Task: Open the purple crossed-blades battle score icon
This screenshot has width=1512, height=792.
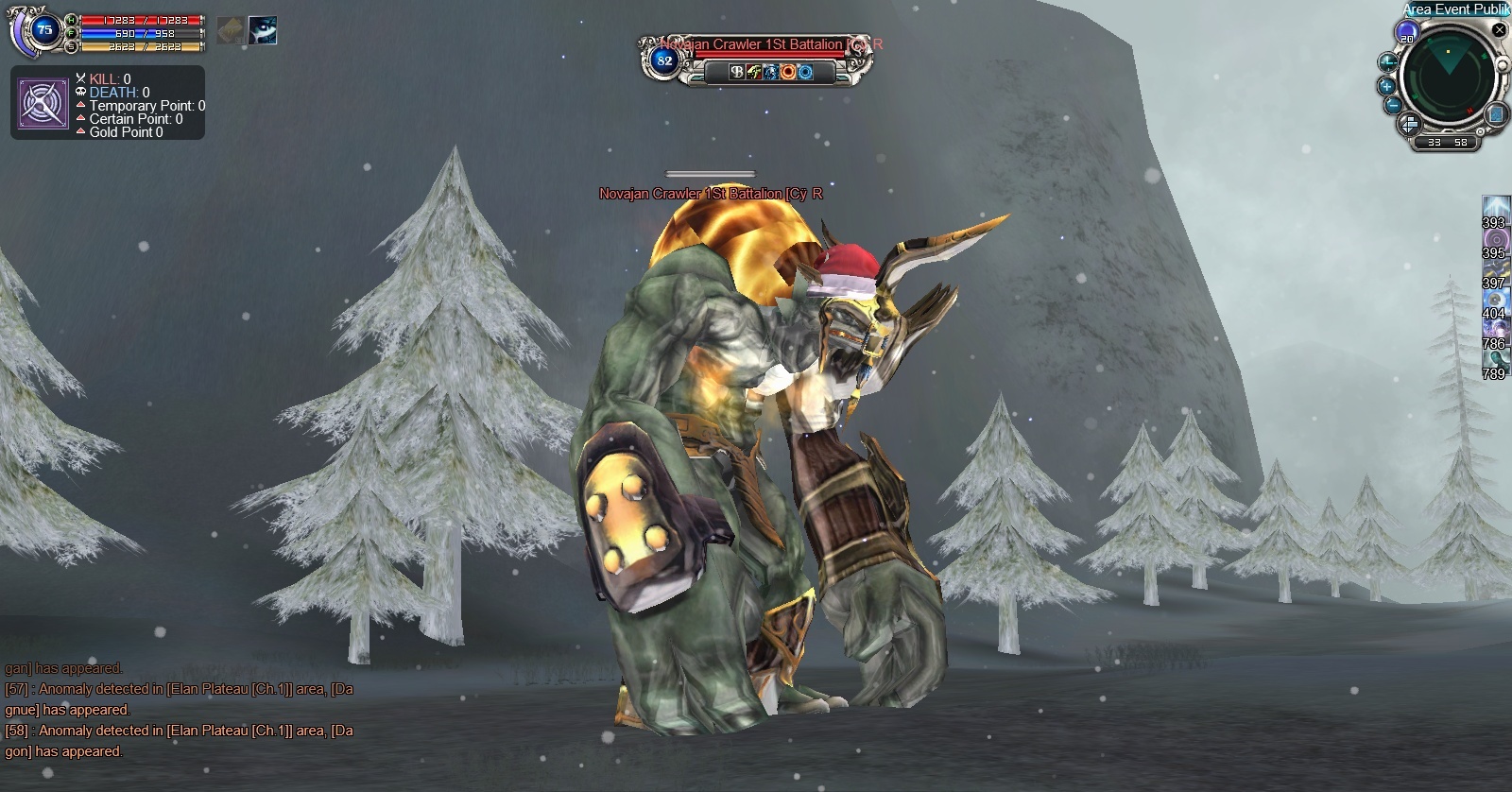Action: [x=43, y=103]
